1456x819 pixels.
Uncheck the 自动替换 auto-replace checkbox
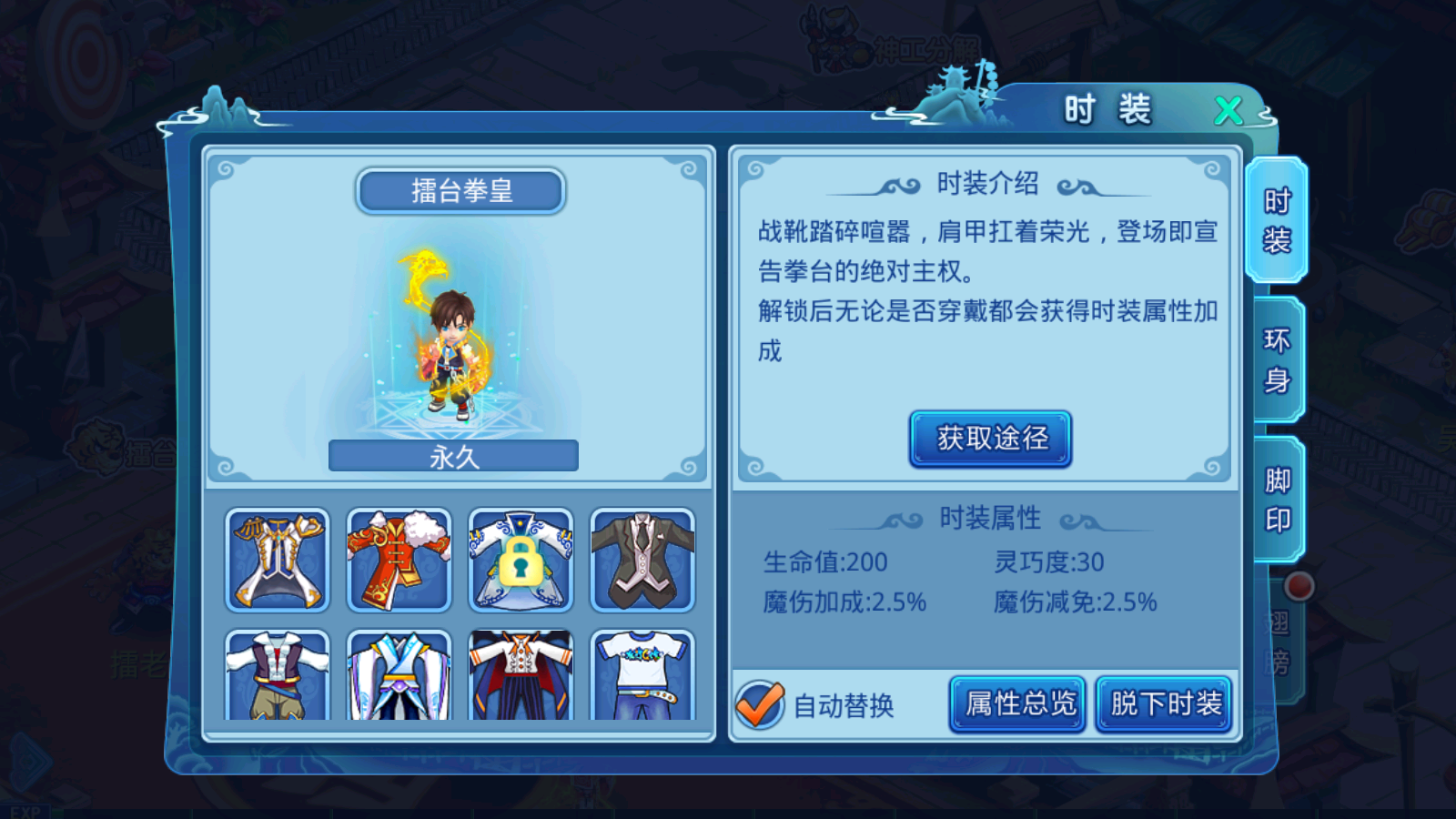point(756,702)
